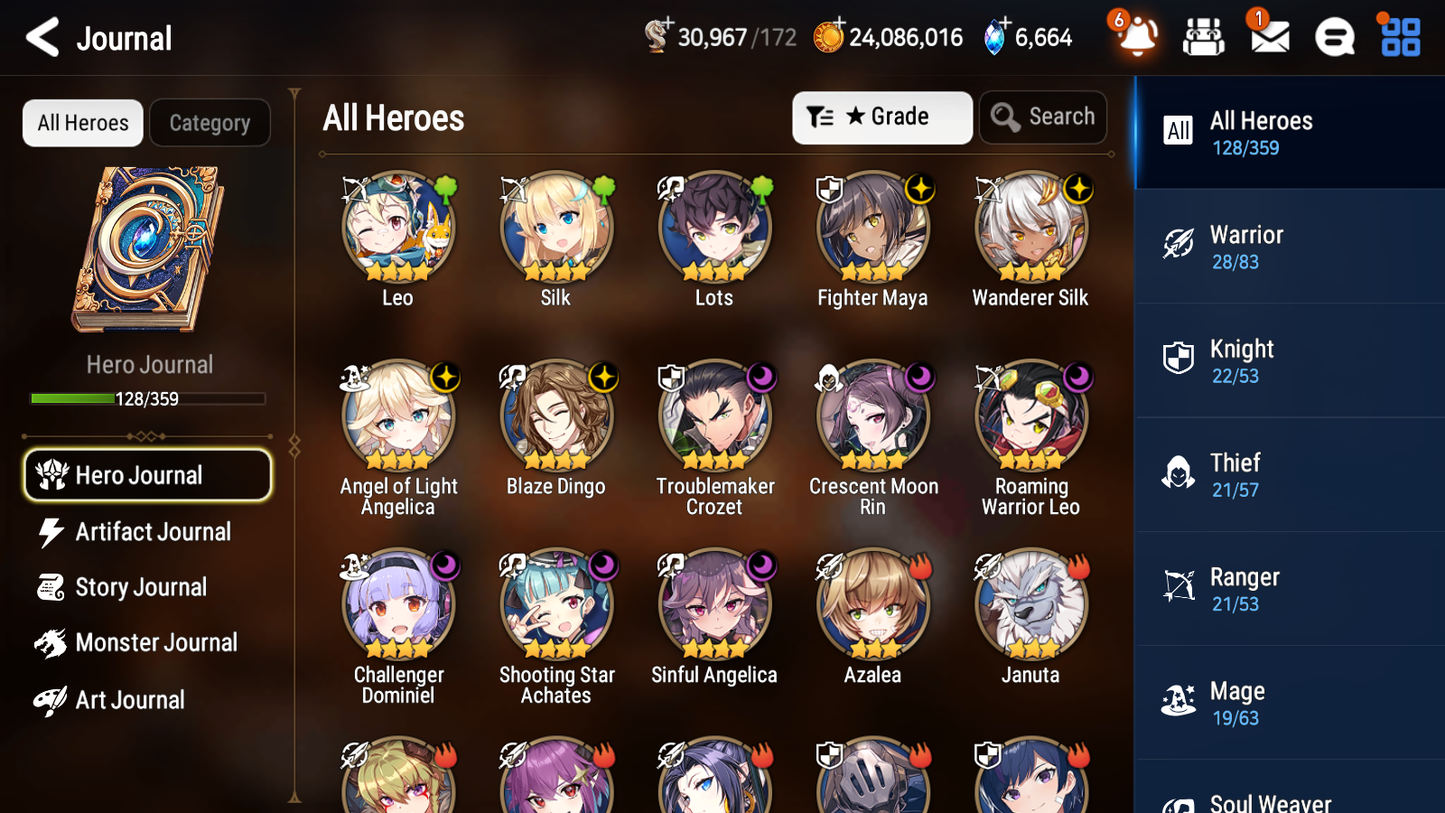Viewport: 1445px width, 813px height.
Task: Open the main menu grid icon
Action: pyautogui.click(x=1398, y=36)
